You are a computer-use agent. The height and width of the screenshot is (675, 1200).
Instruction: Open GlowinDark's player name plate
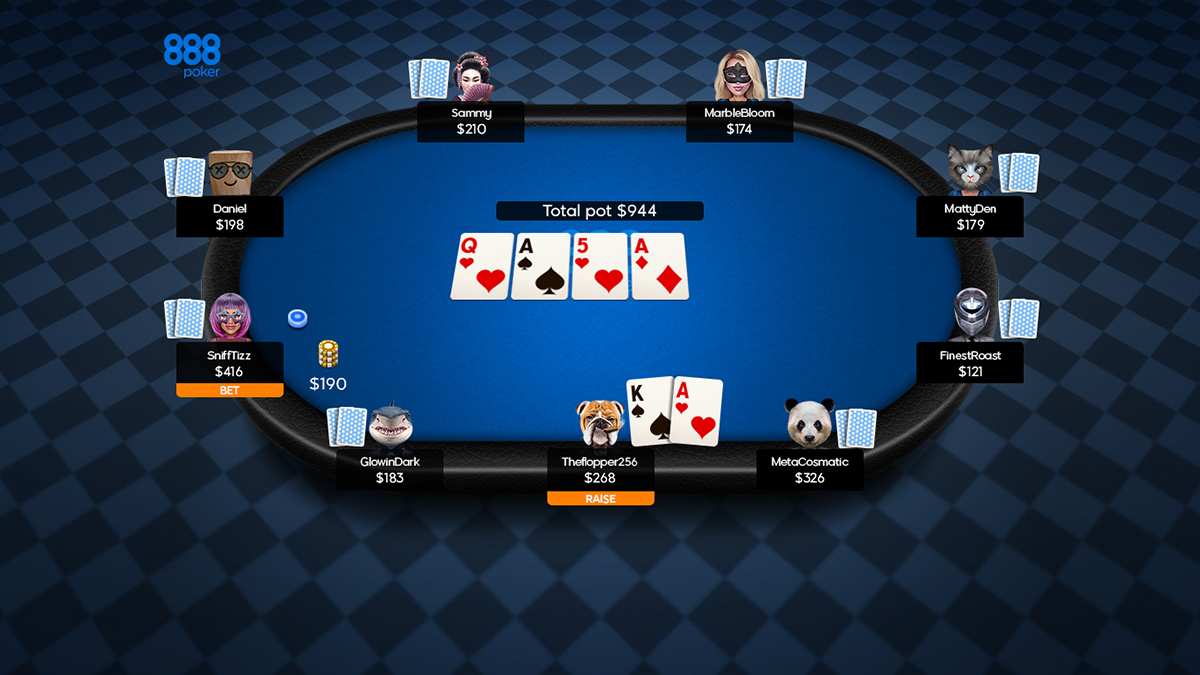coord(389,469)
